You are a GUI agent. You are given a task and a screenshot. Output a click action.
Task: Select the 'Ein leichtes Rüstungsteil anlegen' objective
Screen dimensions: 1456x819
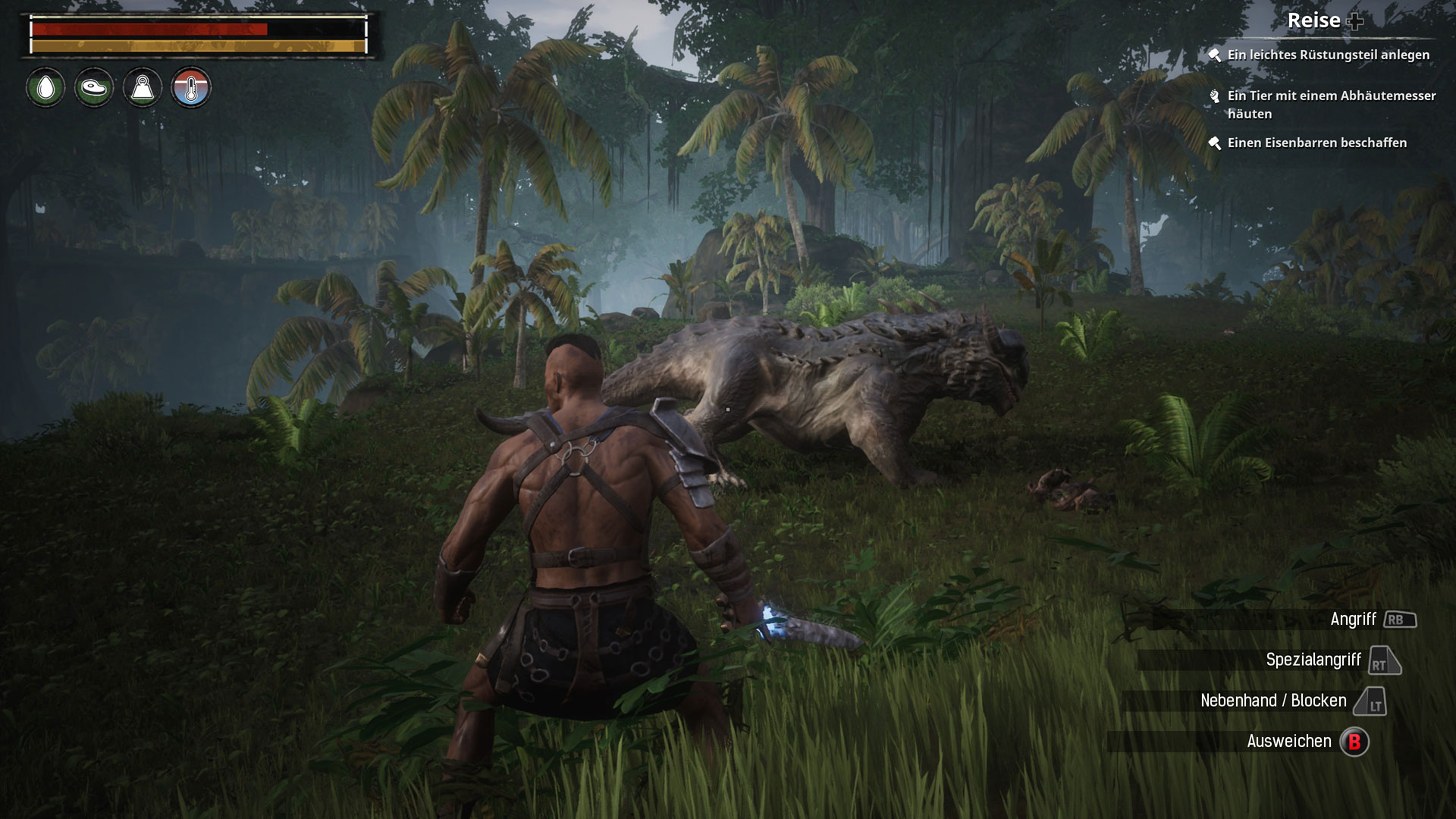point(1328,55)
